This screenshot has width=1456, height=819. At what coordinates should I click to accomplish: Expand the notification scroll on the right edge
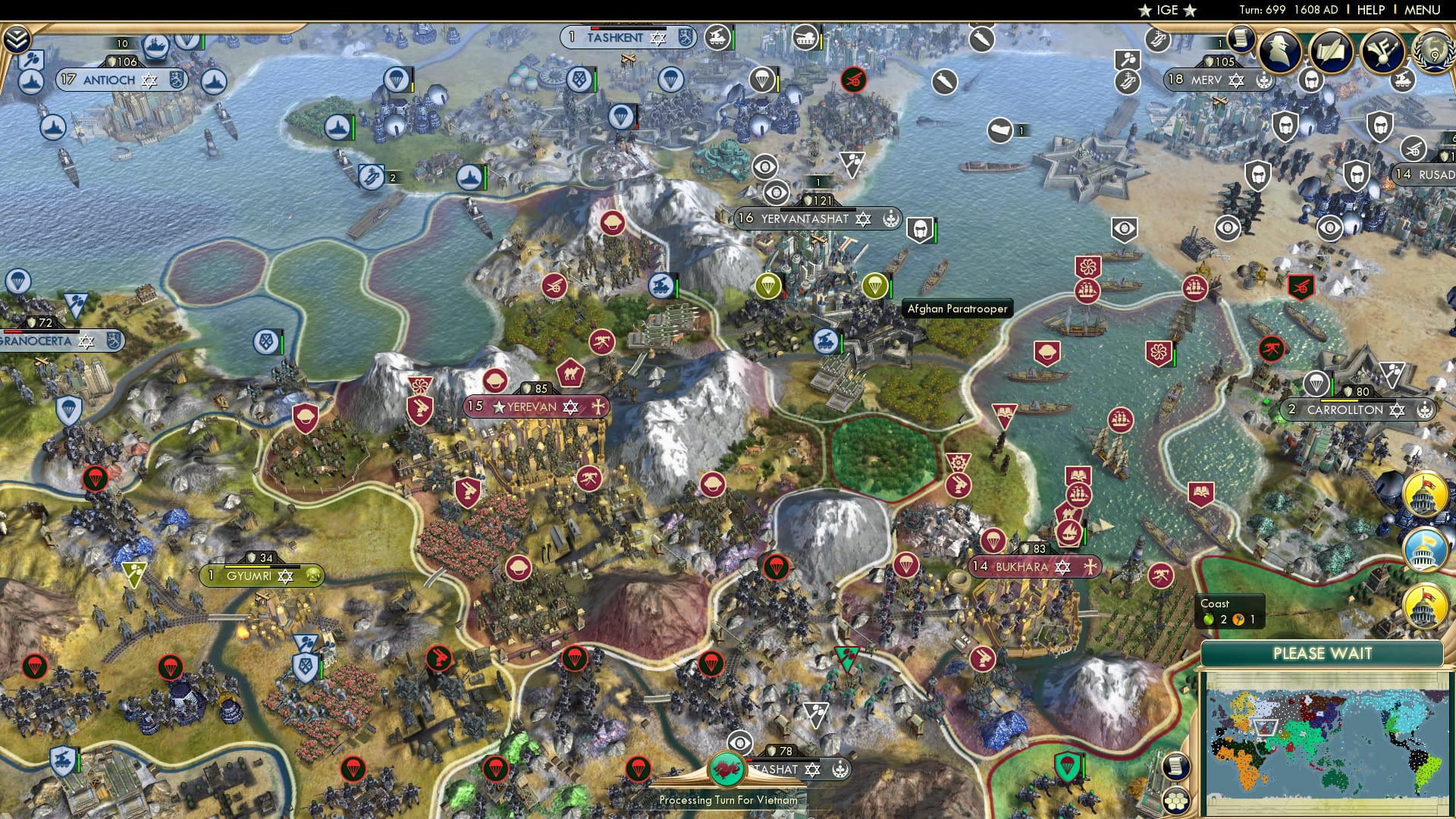[1176, 767]
